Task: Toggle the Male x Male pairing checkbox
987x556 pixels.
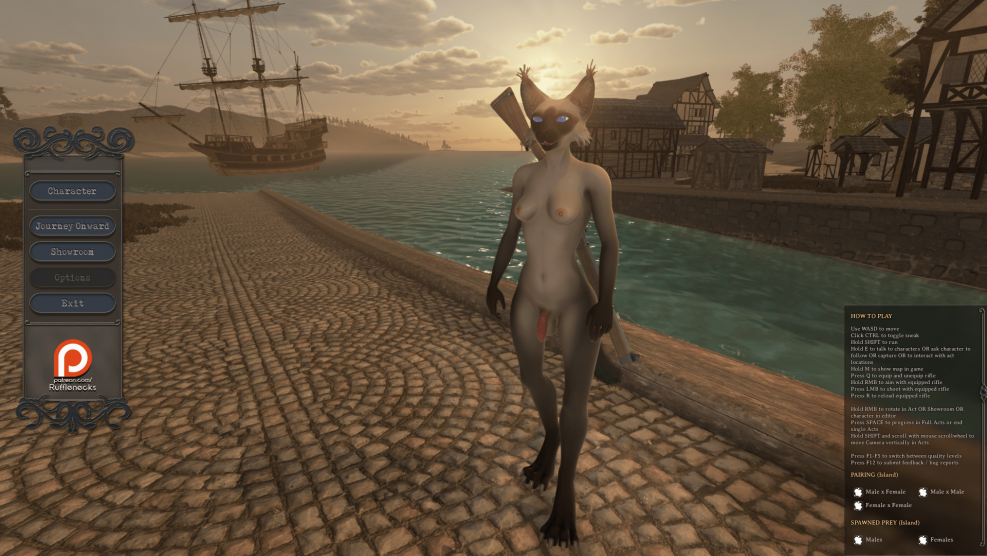Action: point(923,492)
